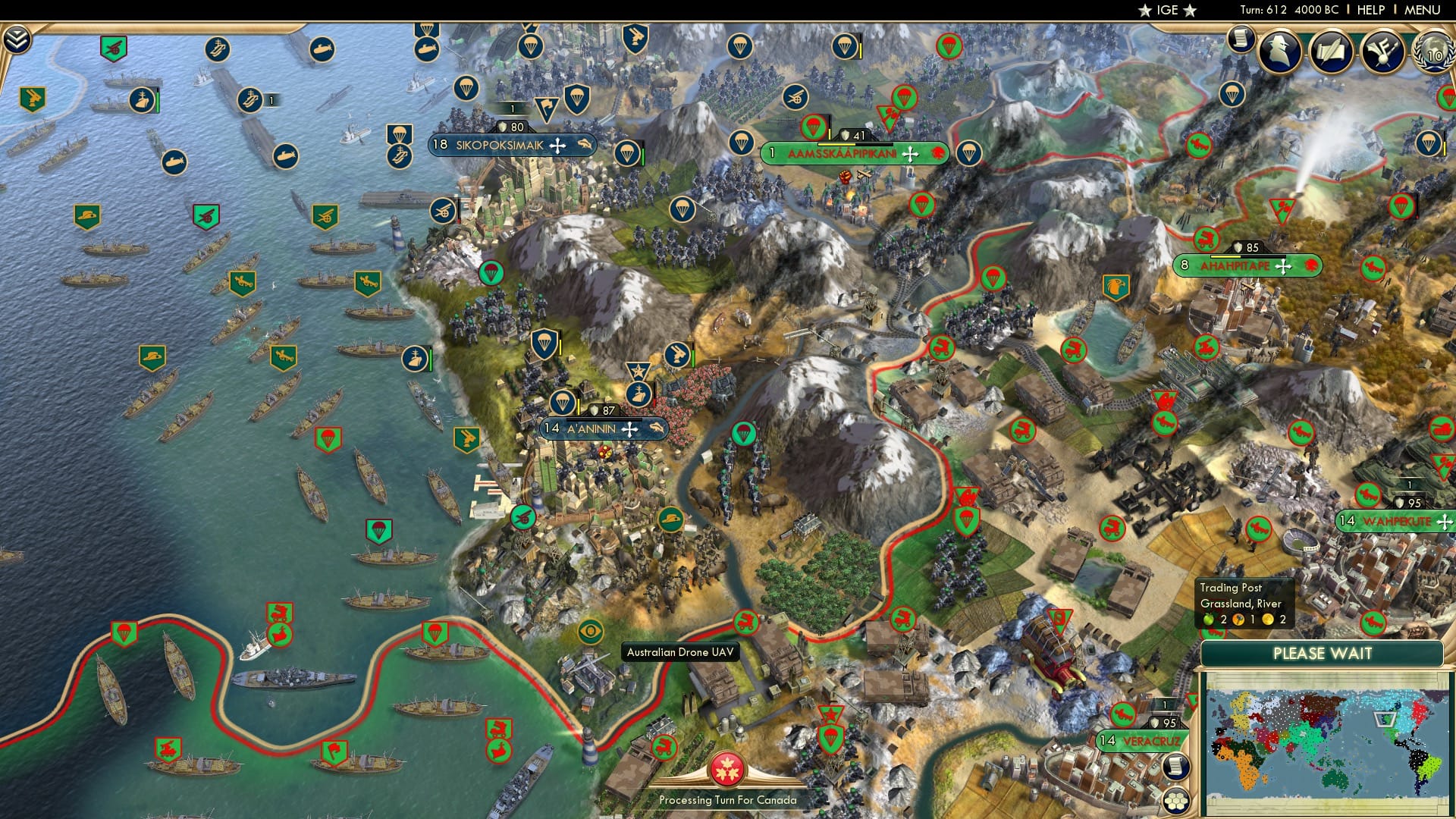Open the Culture overview icon
The image size is (1456, 819).
point(1380,50)
